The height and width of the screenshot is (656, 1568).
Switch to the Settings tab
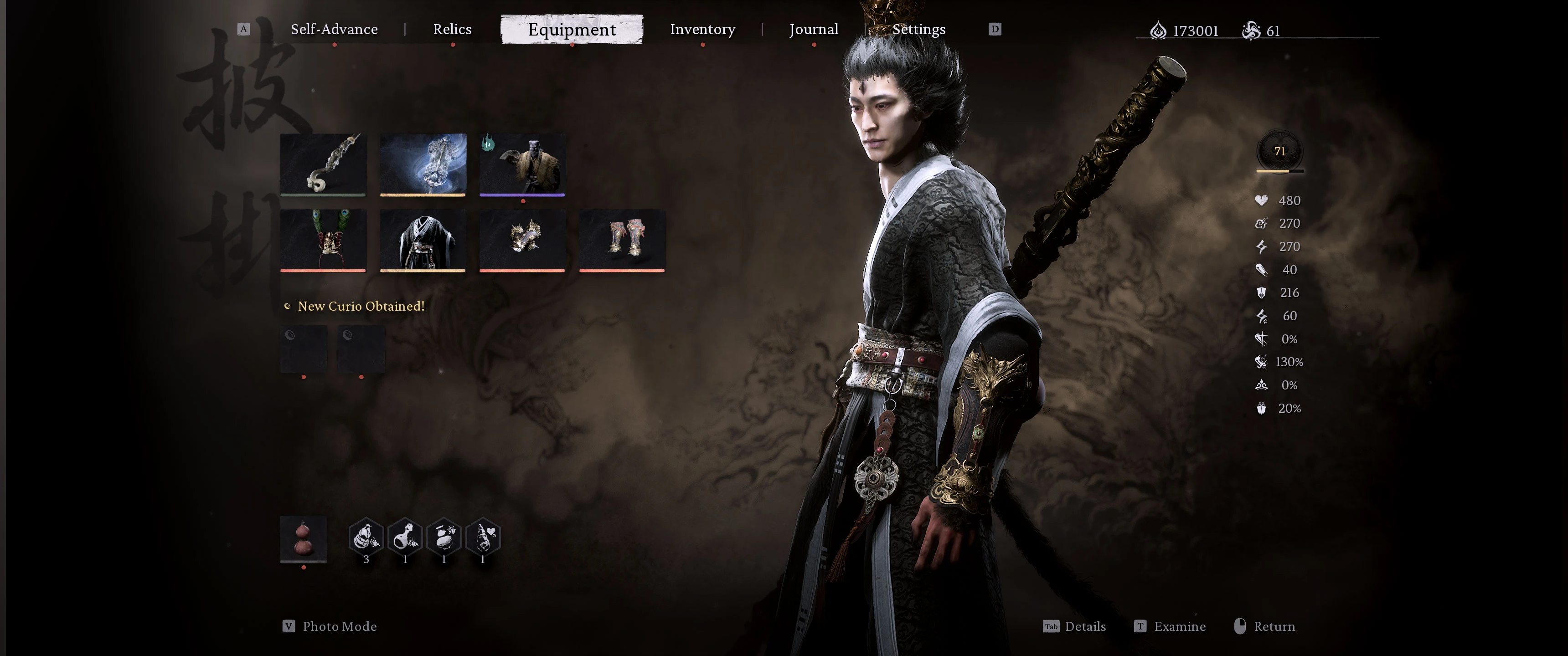(x=918, y=29)
